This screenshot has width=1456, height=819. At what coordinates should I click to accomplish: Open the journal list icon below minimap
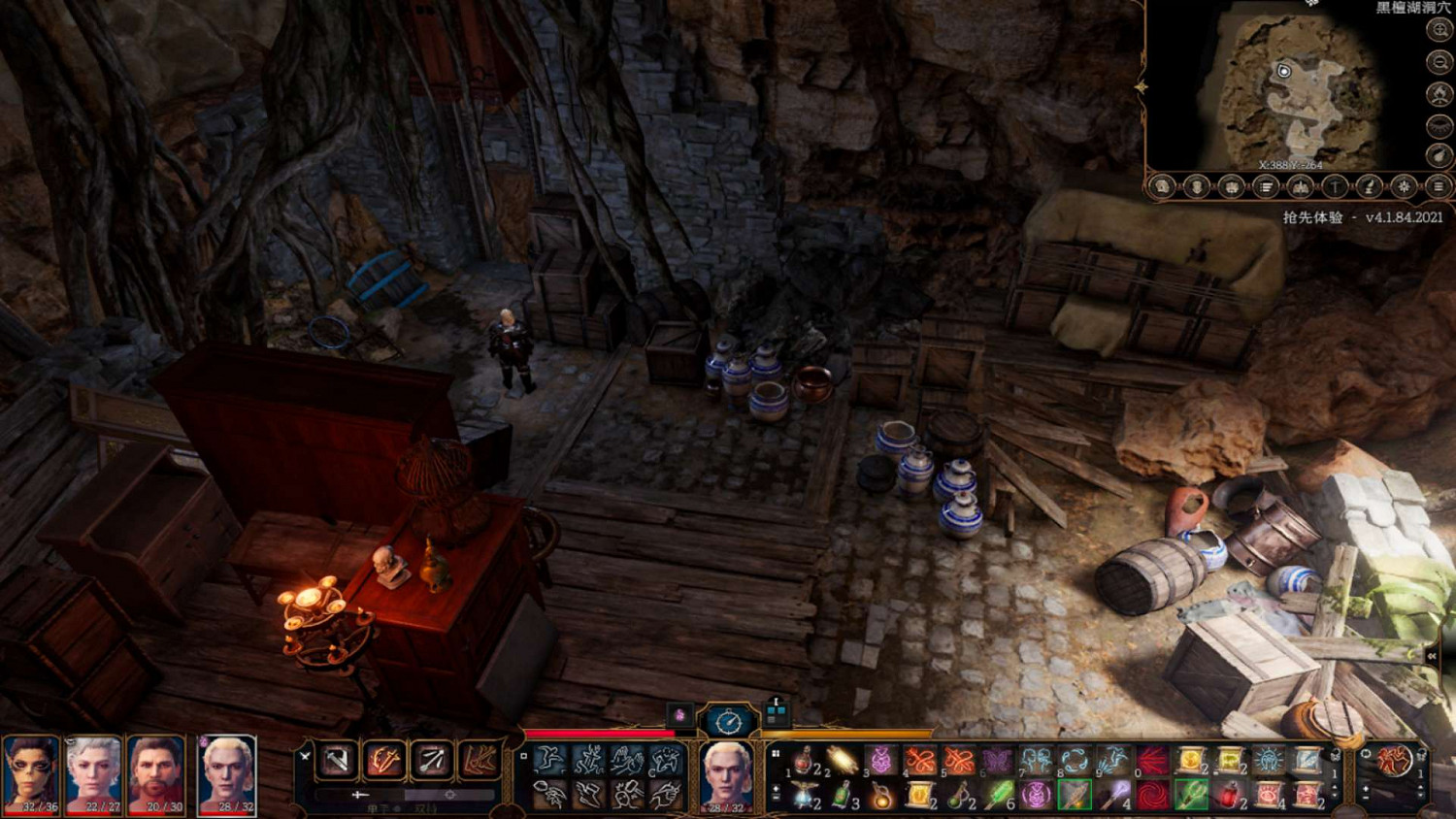[x=1266, y=186]
